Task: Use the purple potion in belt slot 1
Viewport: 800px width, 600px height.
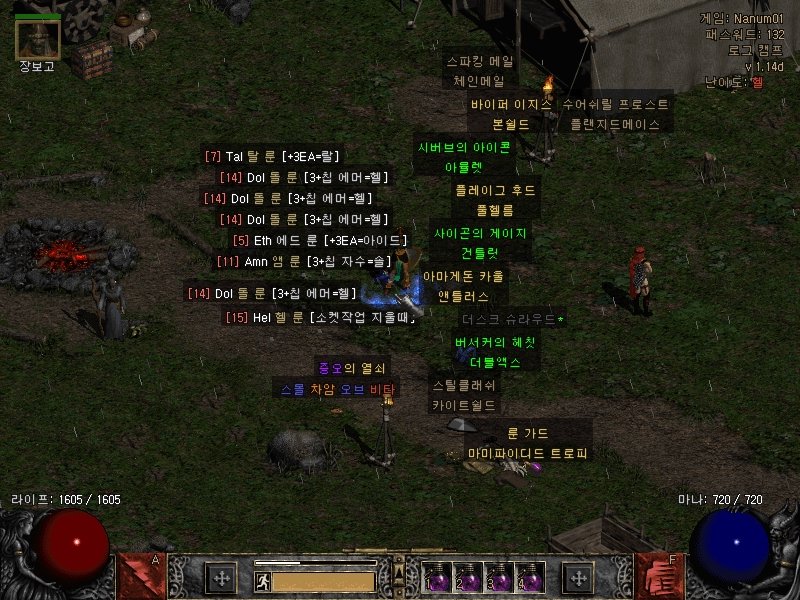Action: pos(436,579)
